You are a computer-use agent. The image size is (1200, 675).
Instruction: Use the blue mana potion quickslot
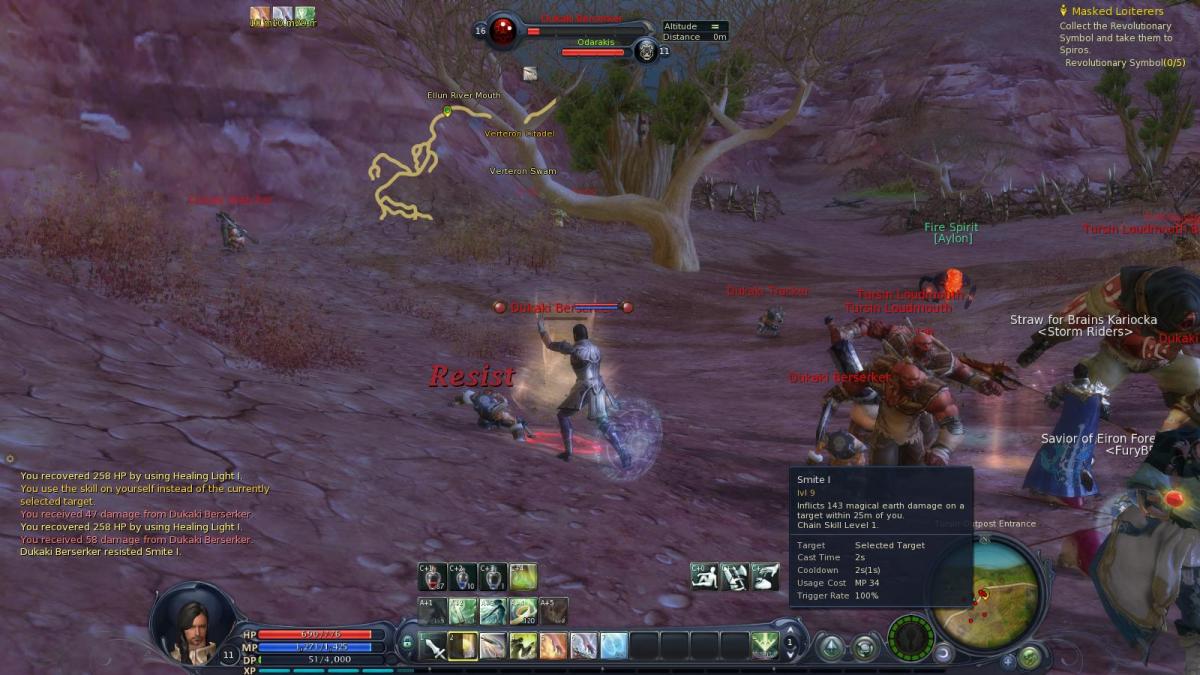(x=463, y=577)
